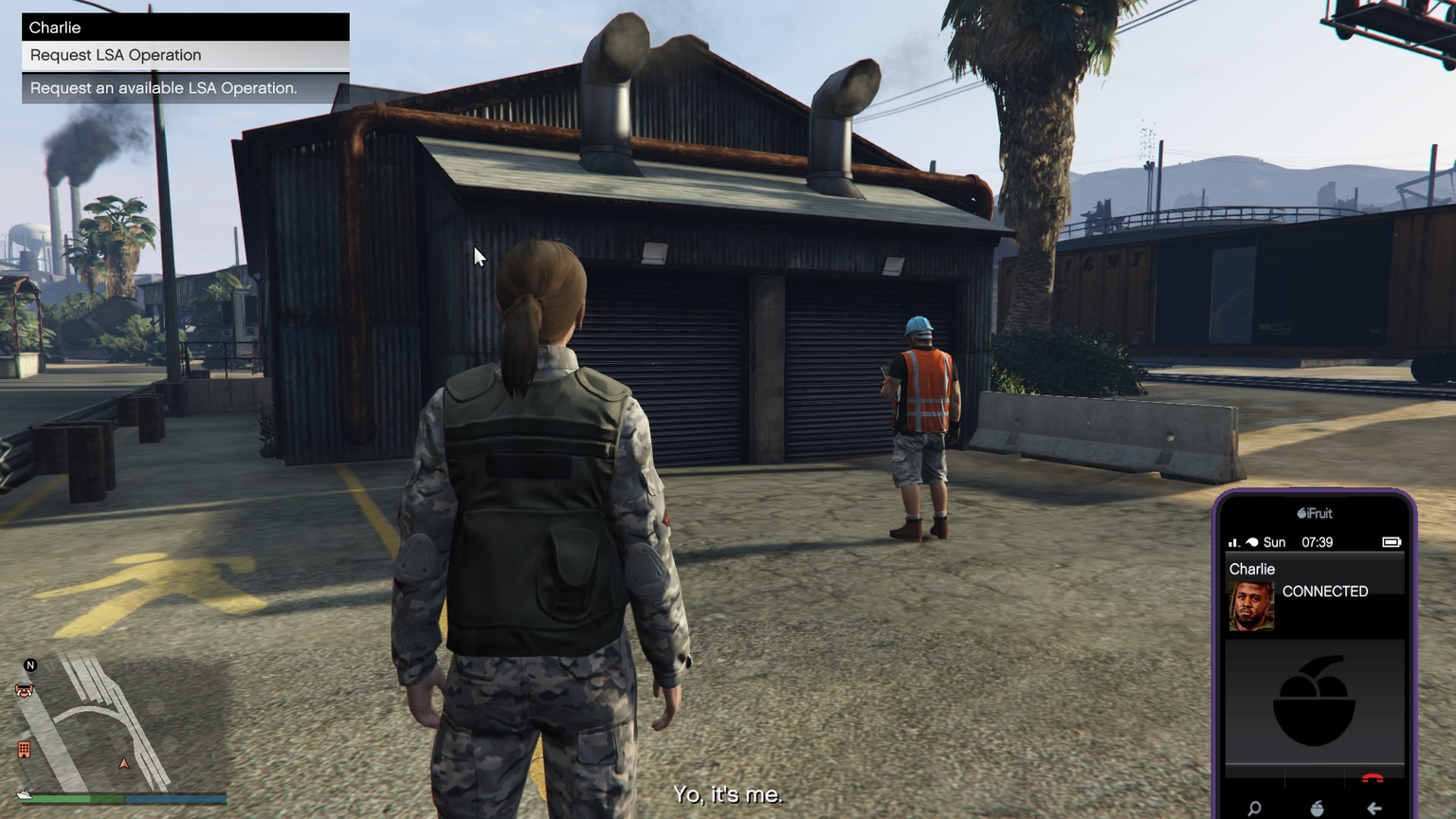
Task: Tap the iFruit home icon on the phone
Action: 1317,808
